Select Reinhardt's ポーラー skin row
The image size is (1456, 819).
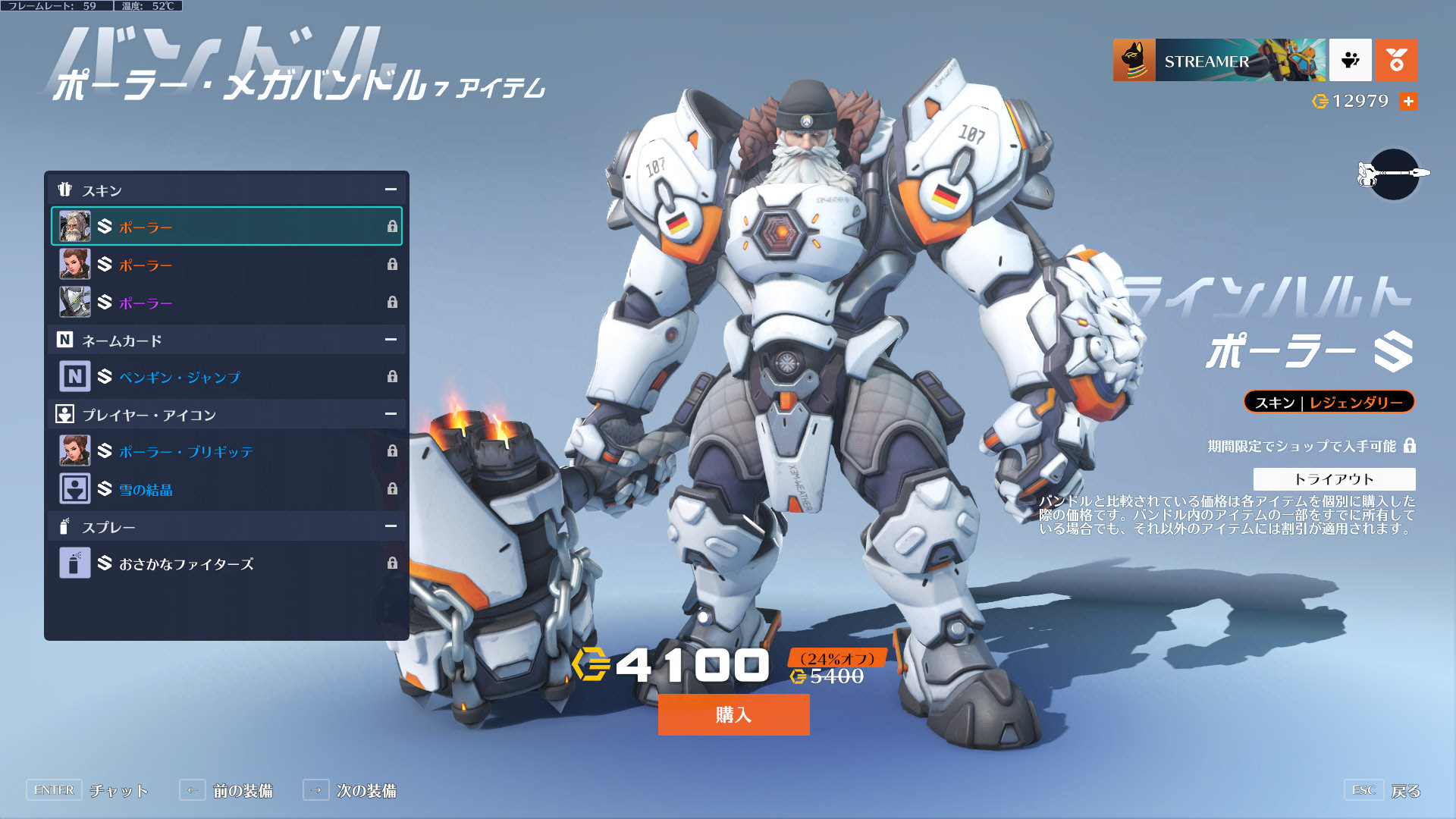(226, 226)
